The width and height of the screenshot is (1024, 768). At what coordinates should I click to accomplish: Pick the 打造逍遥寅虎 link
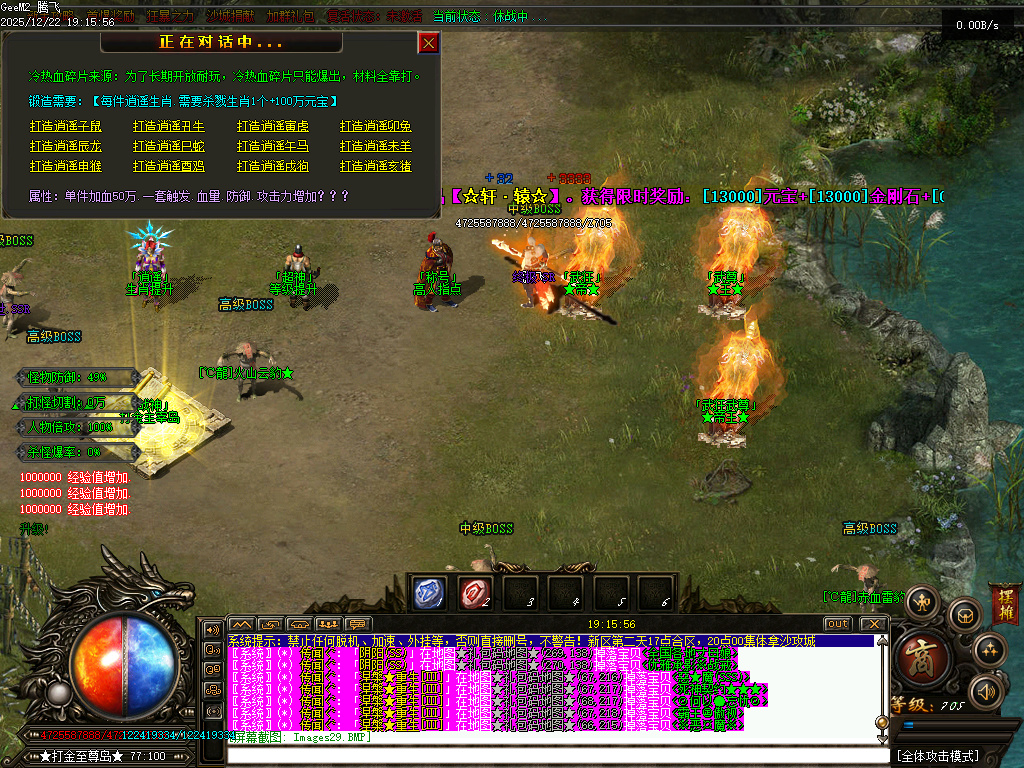point(273,127)
